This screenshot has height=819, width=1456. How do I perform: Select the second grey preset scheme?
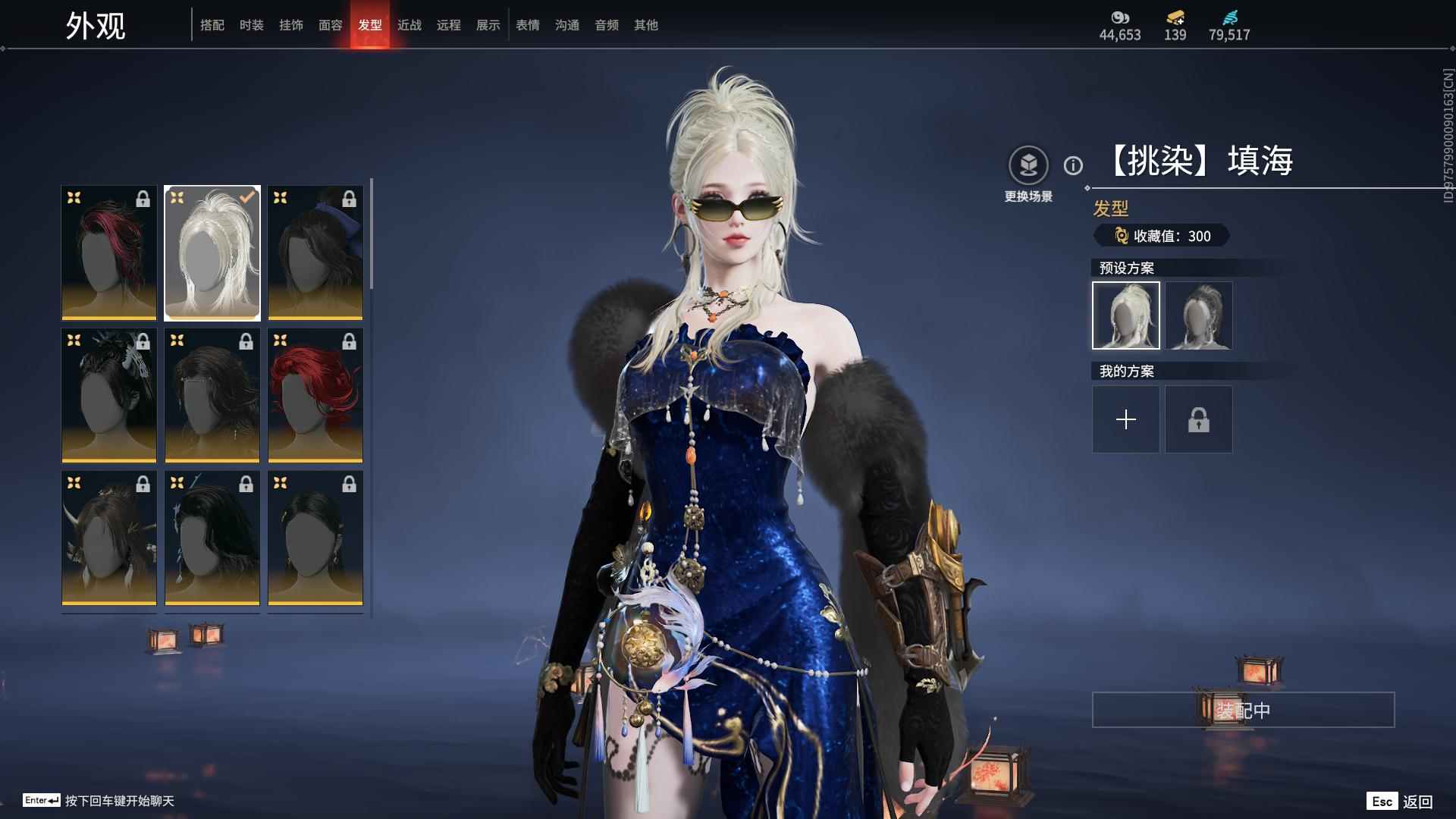pyautogui.click(x=1199, y=315)
